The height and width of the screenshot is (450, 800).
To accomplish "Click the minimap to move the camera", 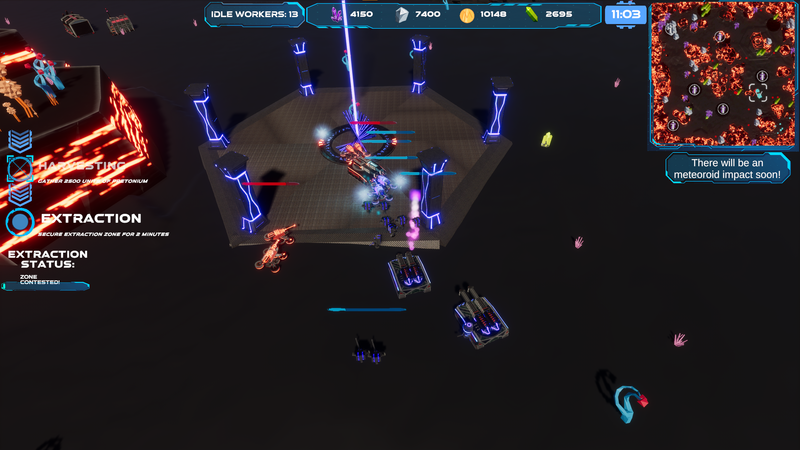I will pos(720,74).
